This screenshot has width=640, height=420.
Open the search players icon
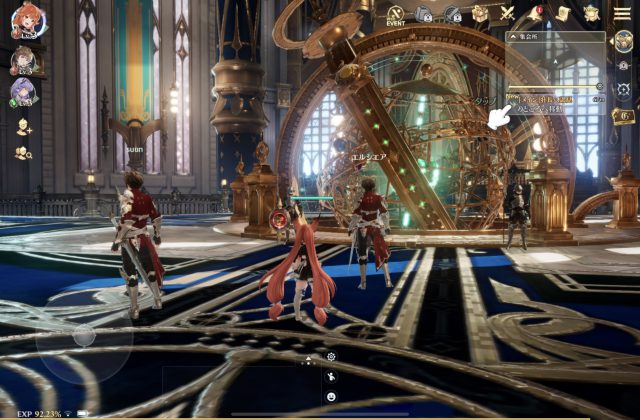23,153
